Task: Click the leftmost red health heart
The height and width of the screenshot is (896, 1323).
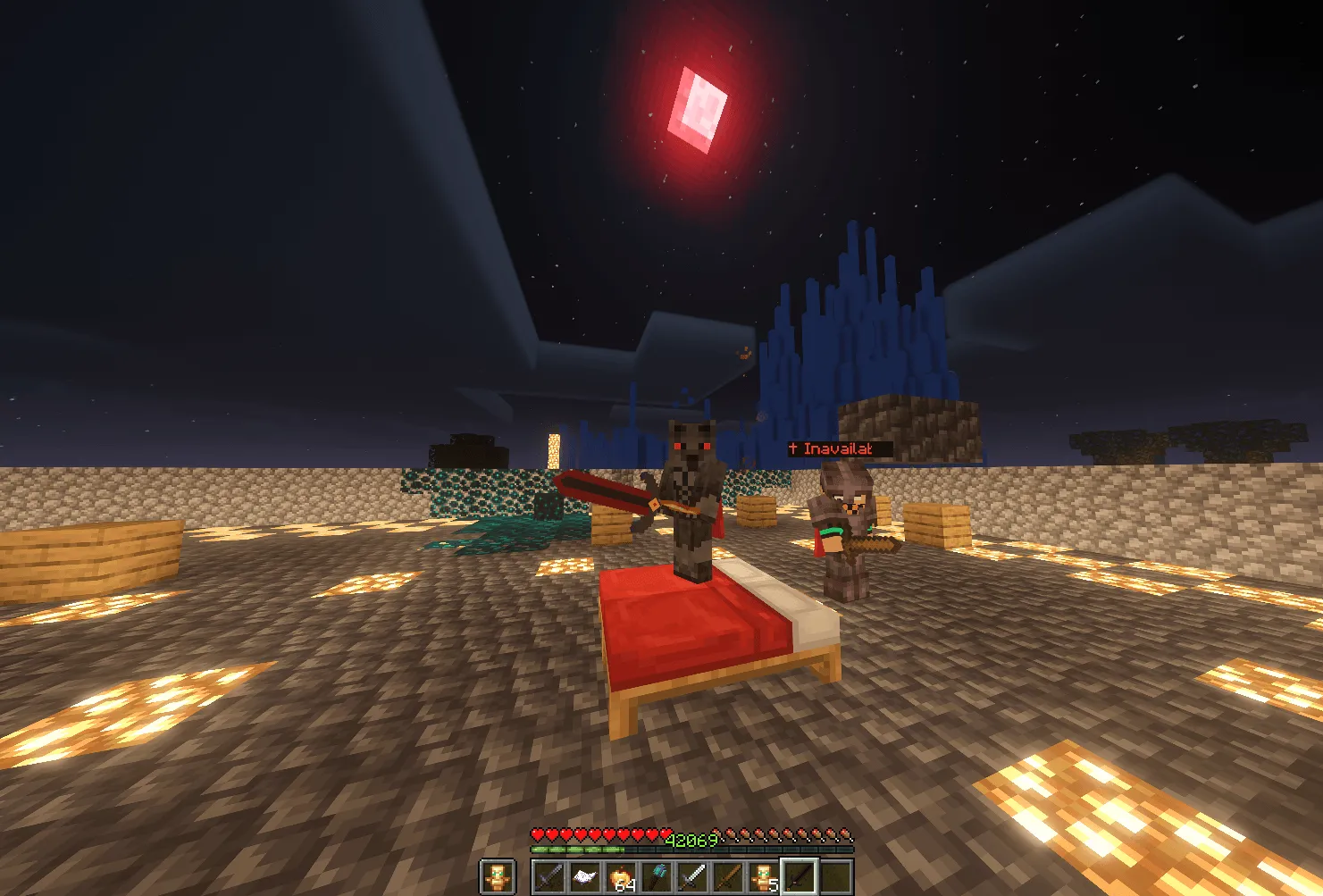Action: [537, 833]
